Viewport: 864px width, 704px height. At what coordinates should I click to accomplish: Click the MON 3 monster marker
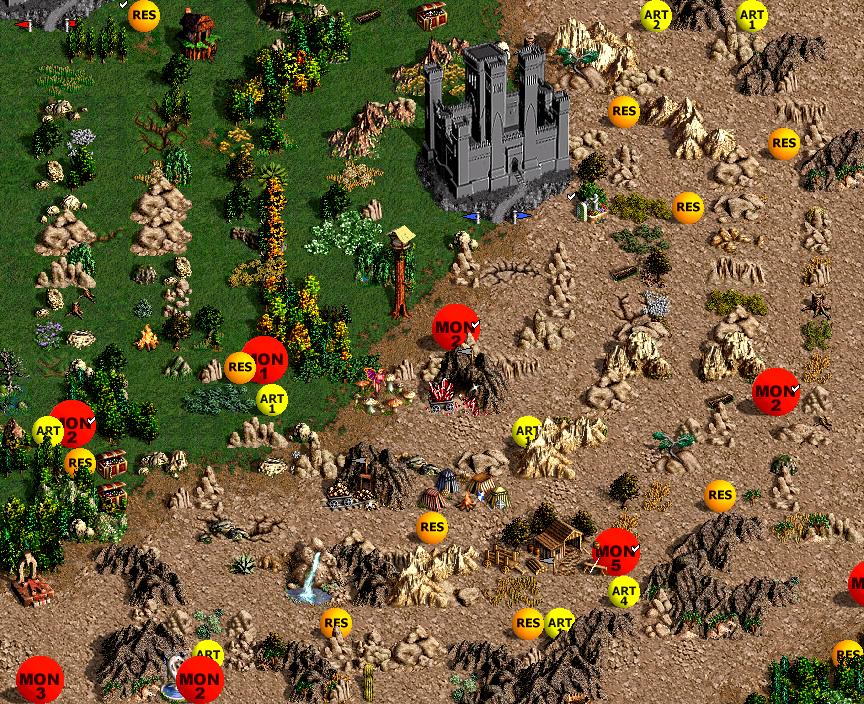40,680
